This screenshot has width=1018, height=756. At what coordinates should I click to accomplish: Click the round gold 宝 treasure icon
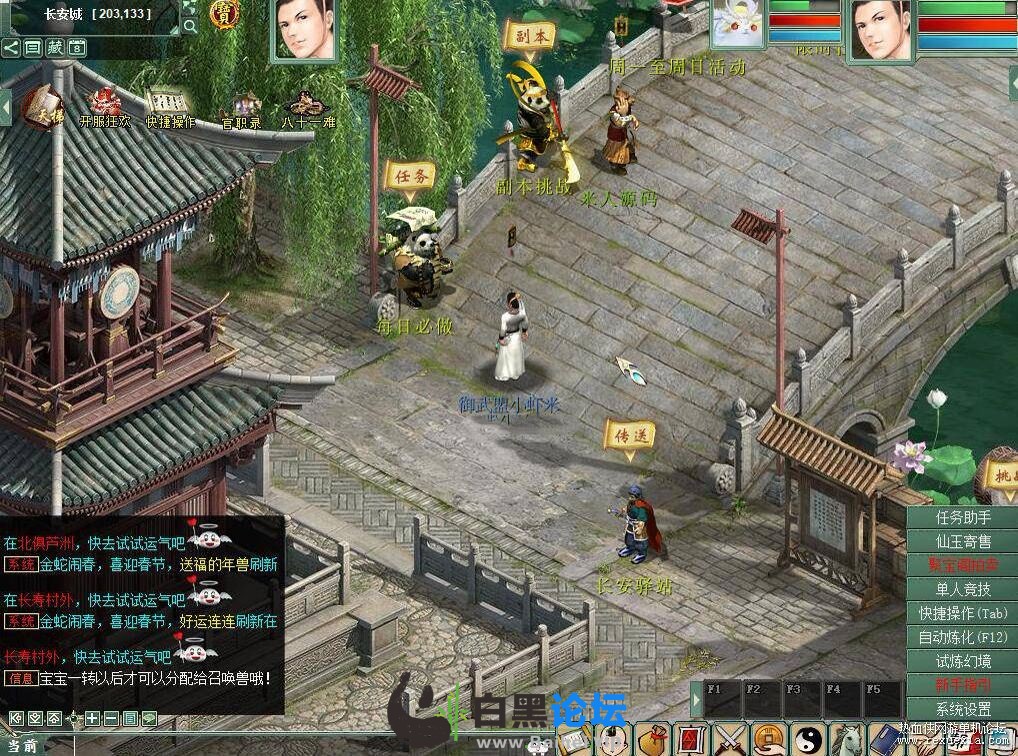(223, 14)
